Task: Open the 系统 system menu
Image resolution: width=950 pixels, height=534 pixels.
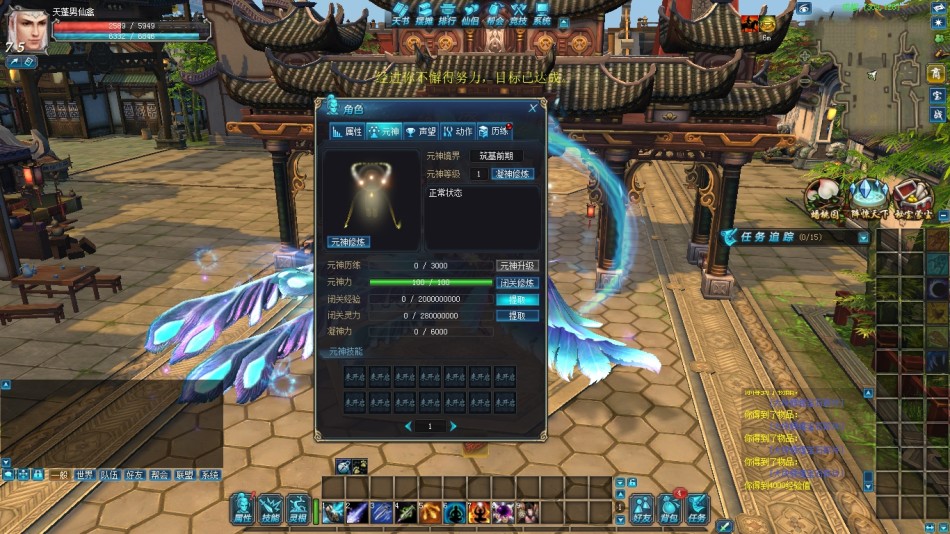Action: [542, 14]
